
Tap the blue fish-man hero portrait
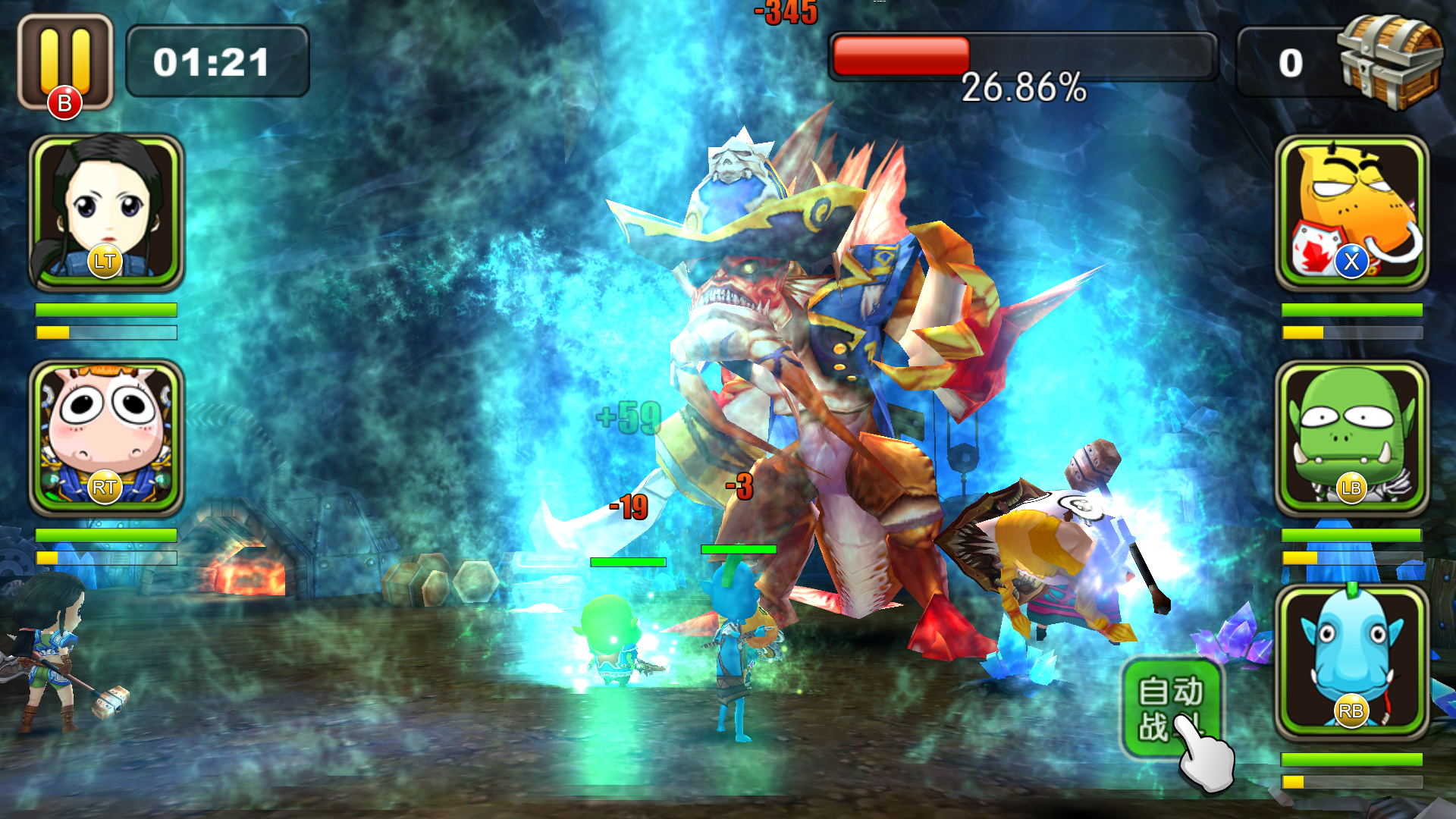pos(1351,662)
